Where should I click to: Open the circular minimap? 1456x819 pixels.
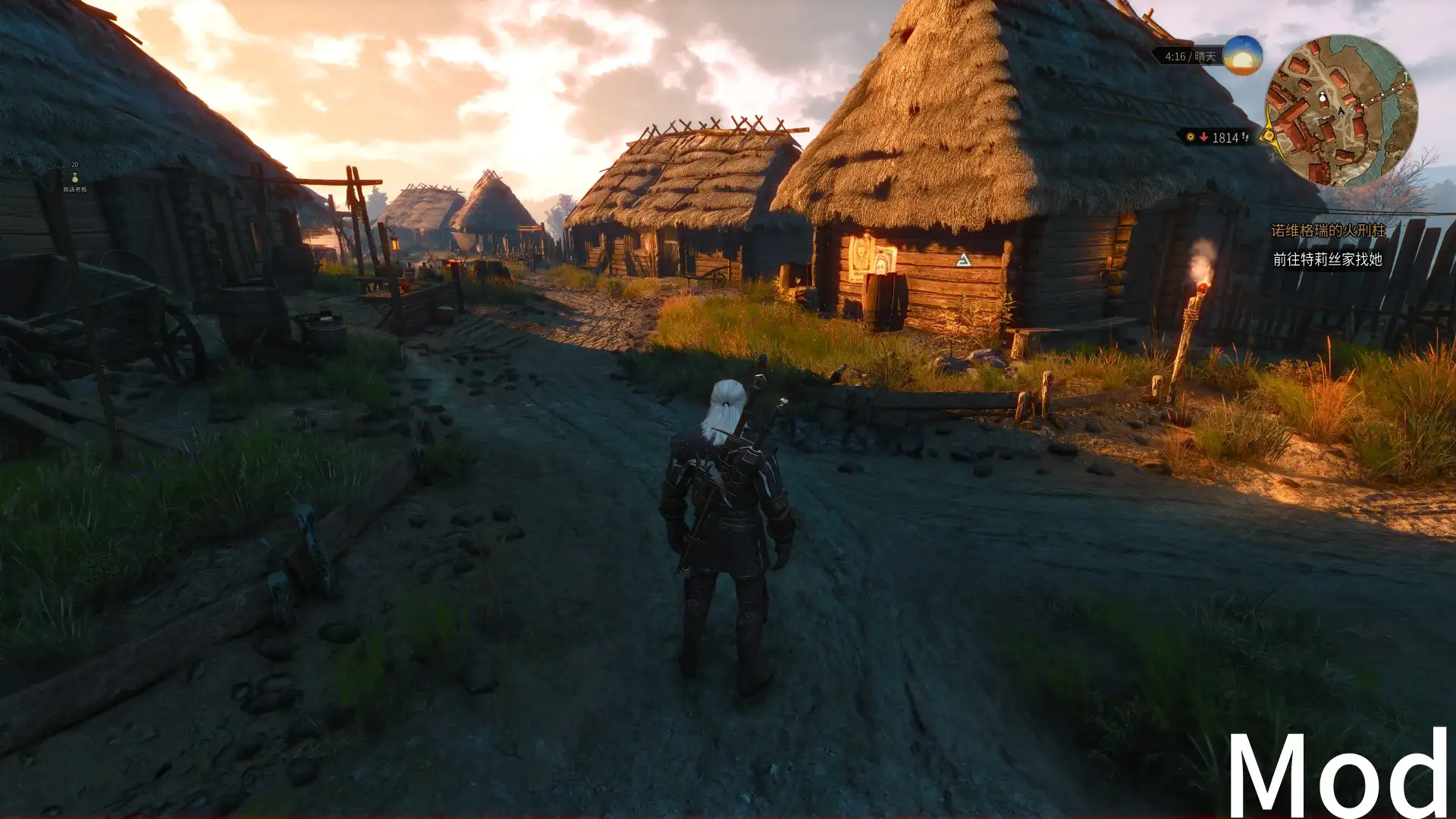pos(1341,111)
